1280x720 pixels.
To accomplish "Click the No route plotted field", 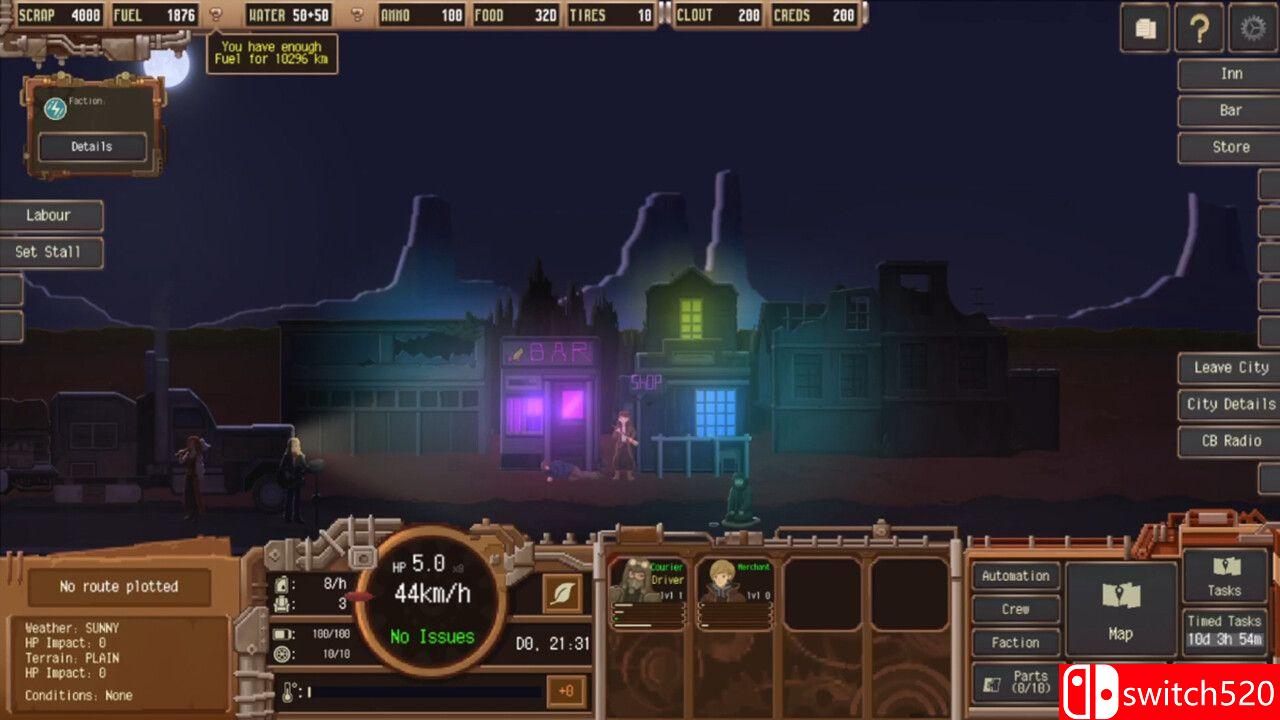I will (x=118, y=587).
